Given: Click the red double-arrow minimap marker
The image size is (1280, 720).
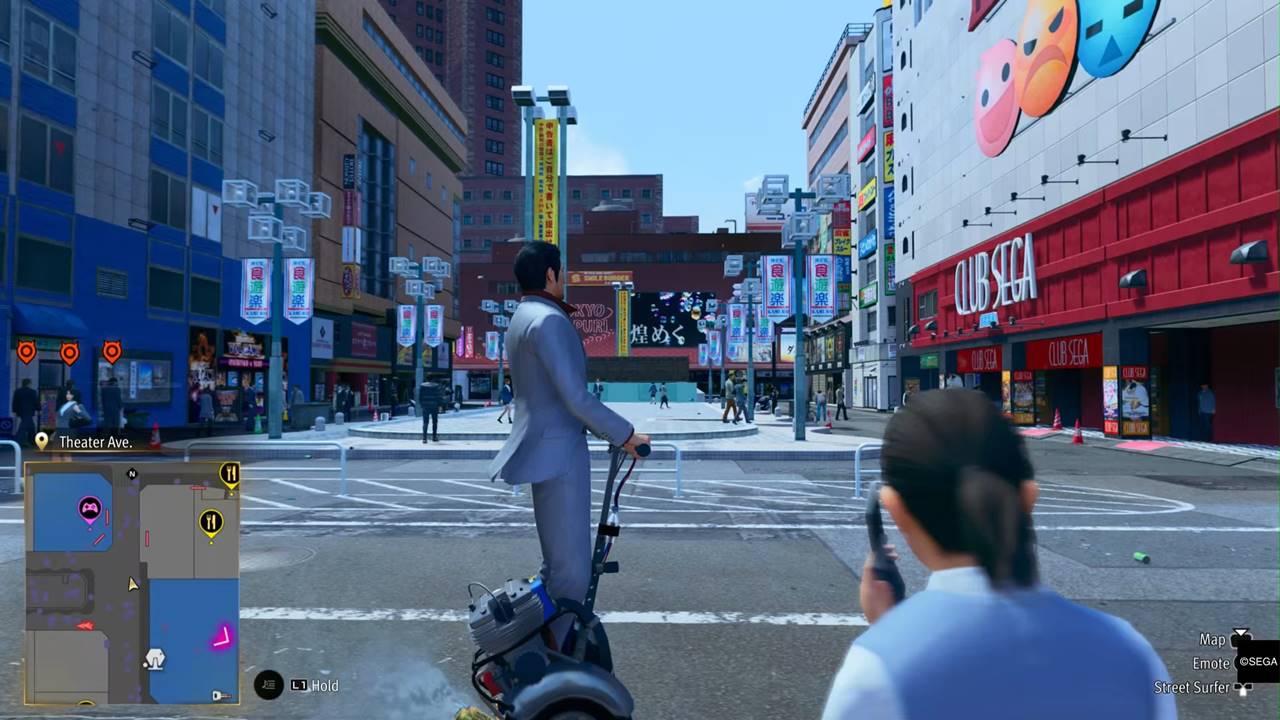Looking at the screenshot, I should [85, 626].
